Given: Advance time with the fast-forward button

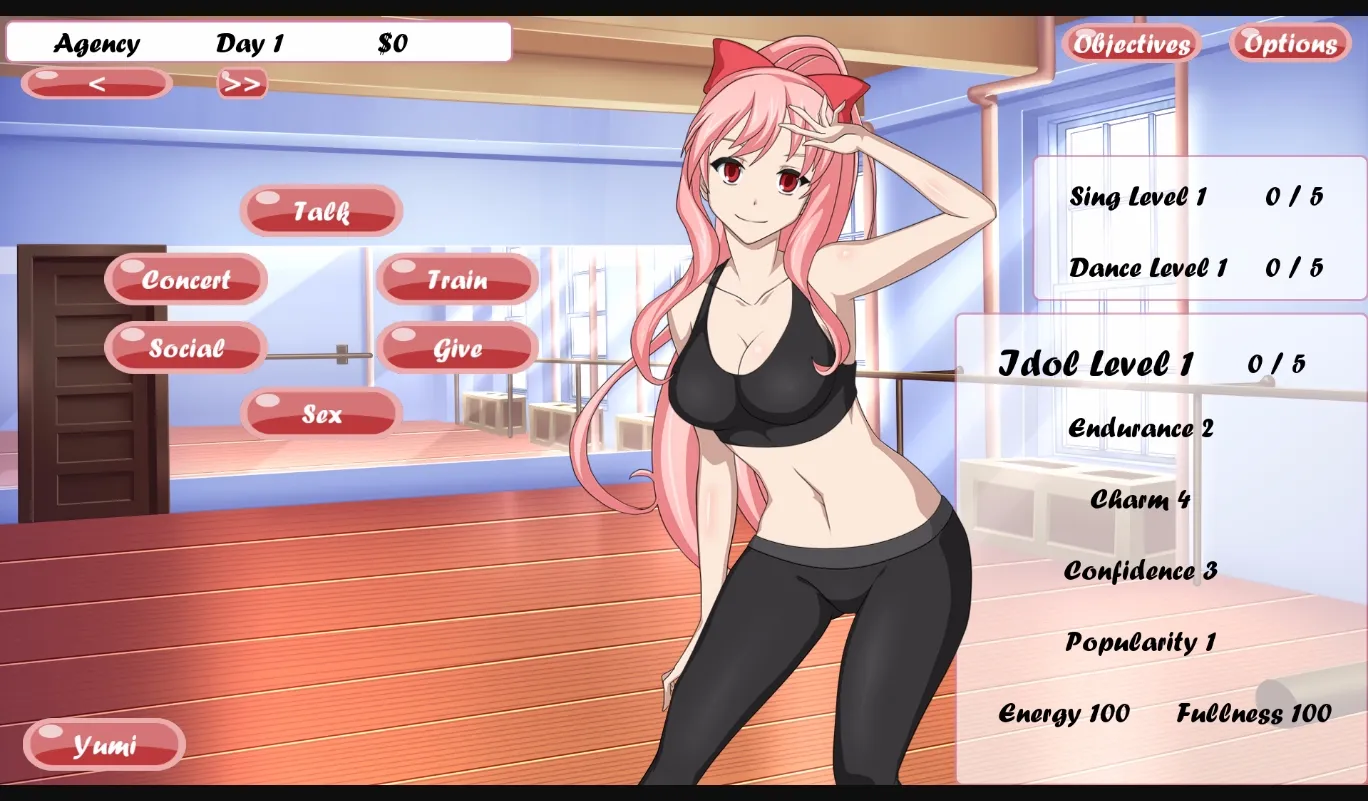Looking at the screenshot, I should pos(240,83).
